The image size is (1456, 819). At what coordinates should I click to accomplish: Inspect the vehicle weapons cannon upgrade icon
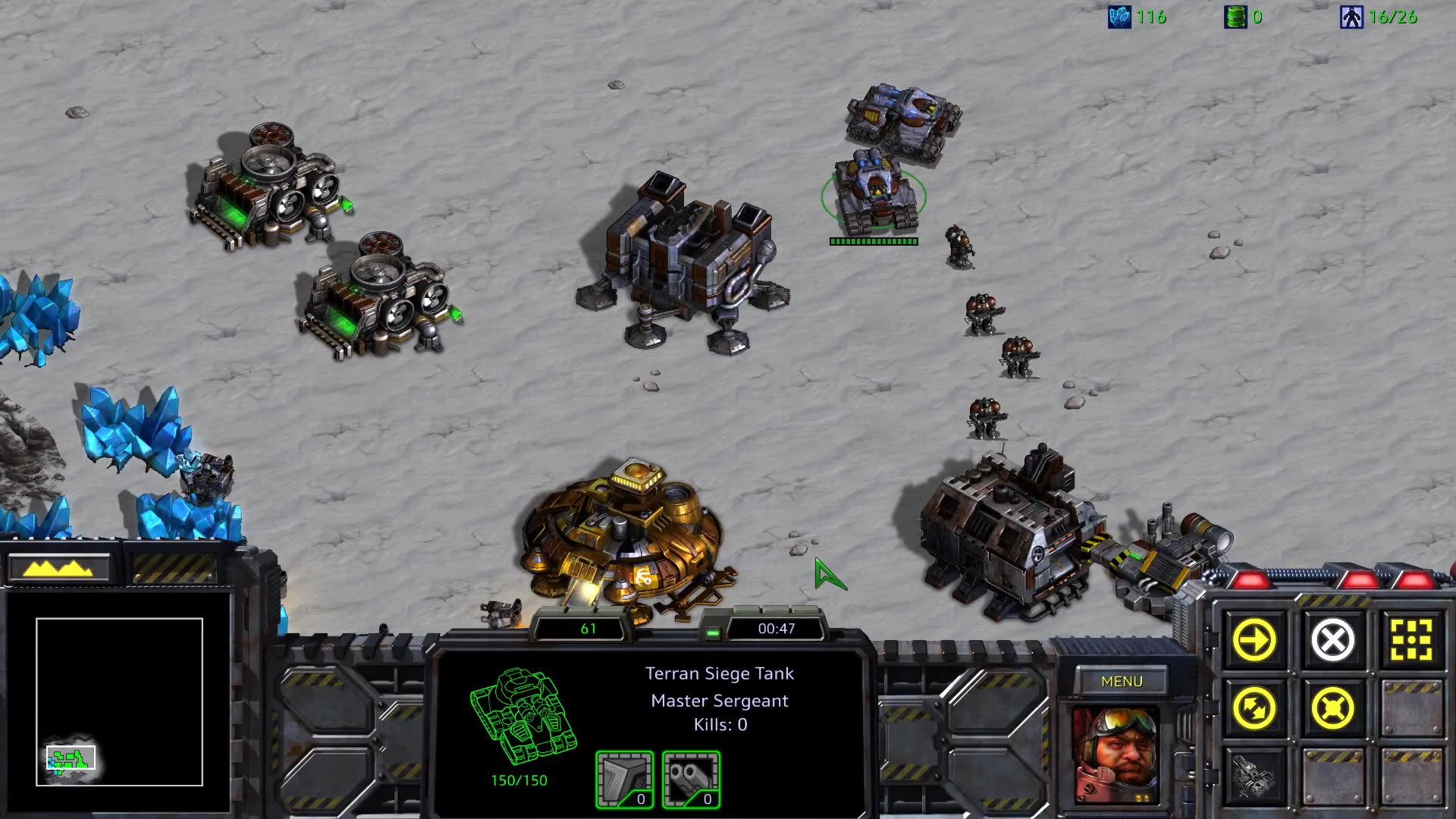tap(691, 780)
